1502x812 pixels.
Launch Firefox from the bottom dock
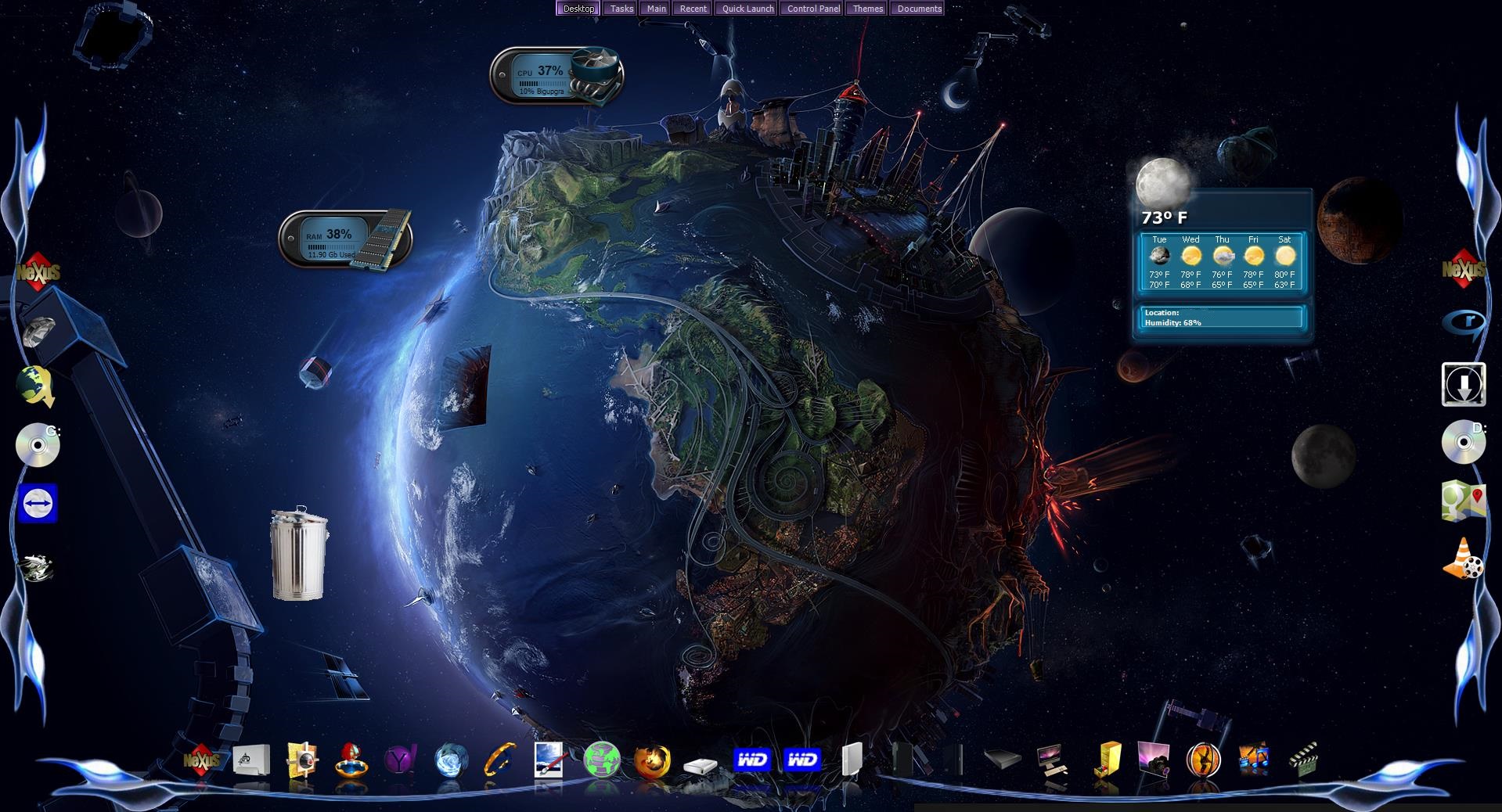point(651,760)
